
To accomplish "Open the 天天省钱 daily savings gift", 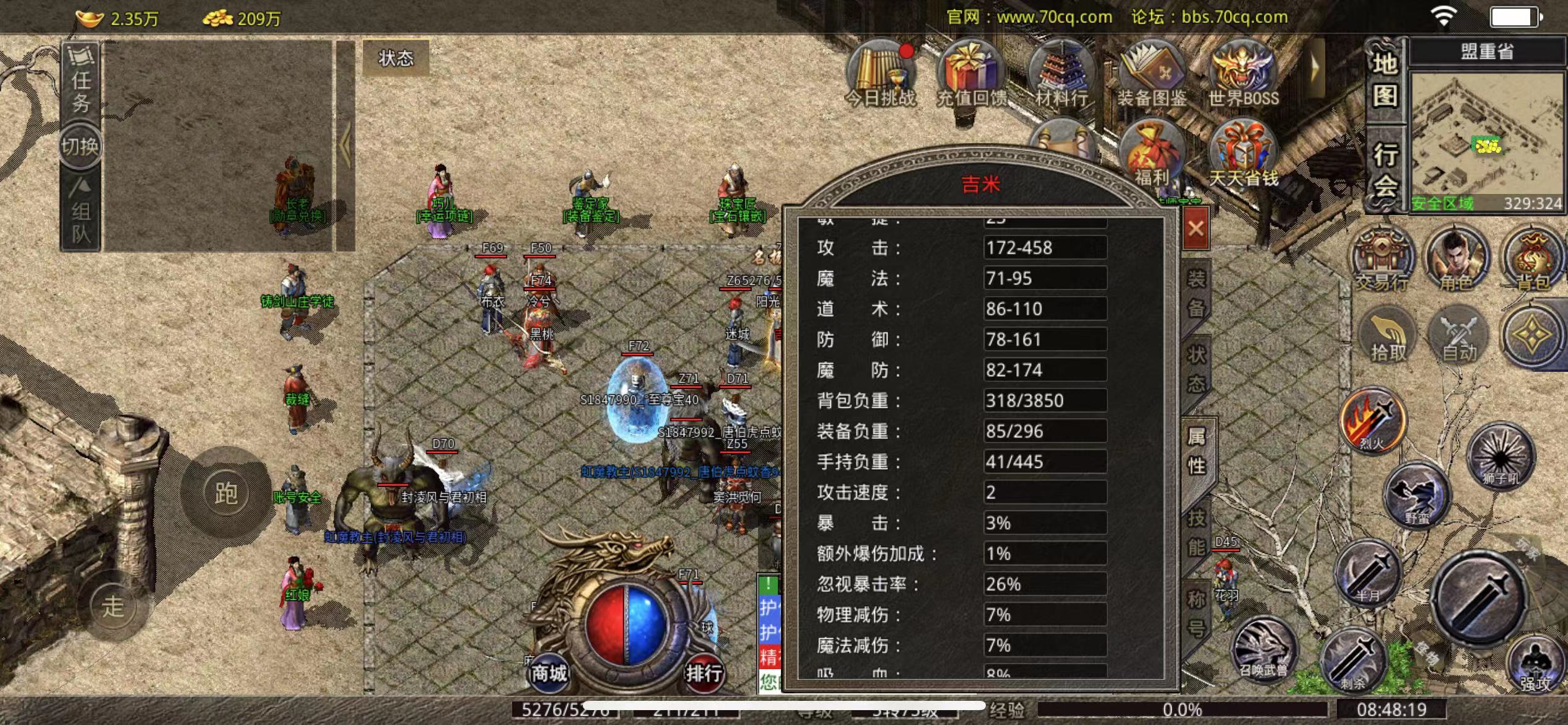I will click(x=1243, y=155).
